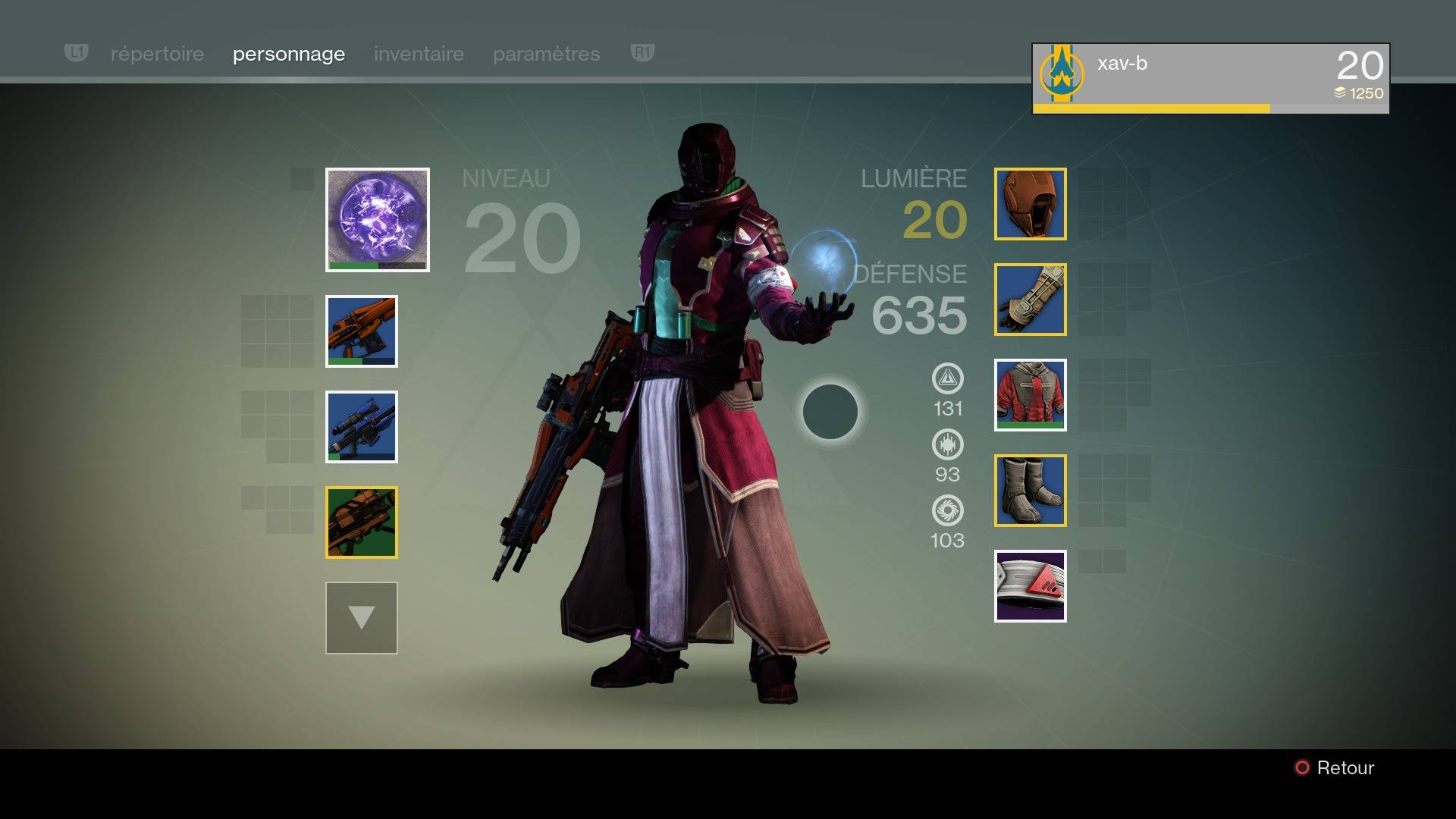Image resolution: width=1456 pixels, height=819 pixels.
Task: Open the inventaire tab
Action: point(419,54)
